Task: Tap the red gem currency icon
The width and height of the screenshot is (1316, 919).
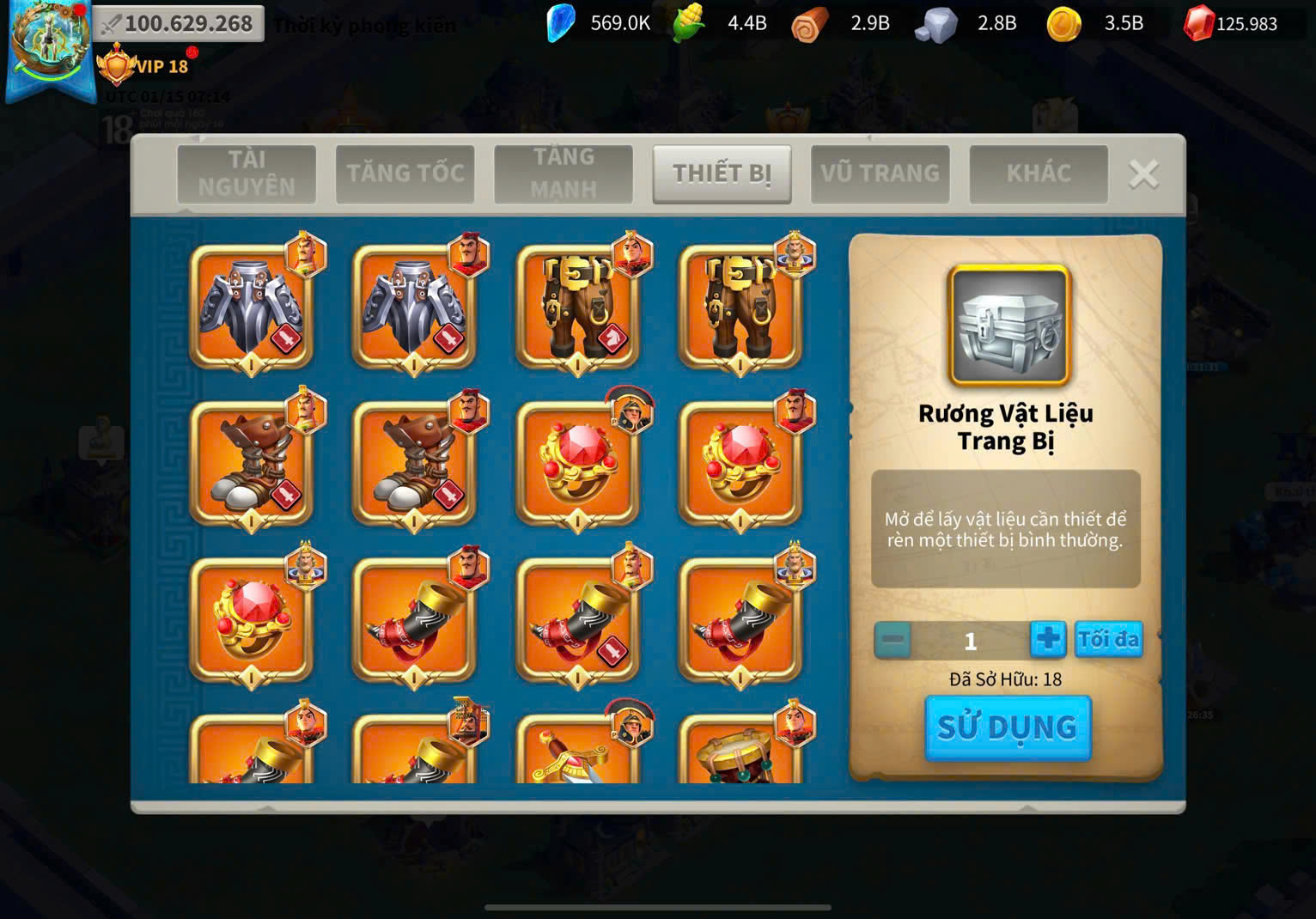Action: click(x=1197, y=24)
